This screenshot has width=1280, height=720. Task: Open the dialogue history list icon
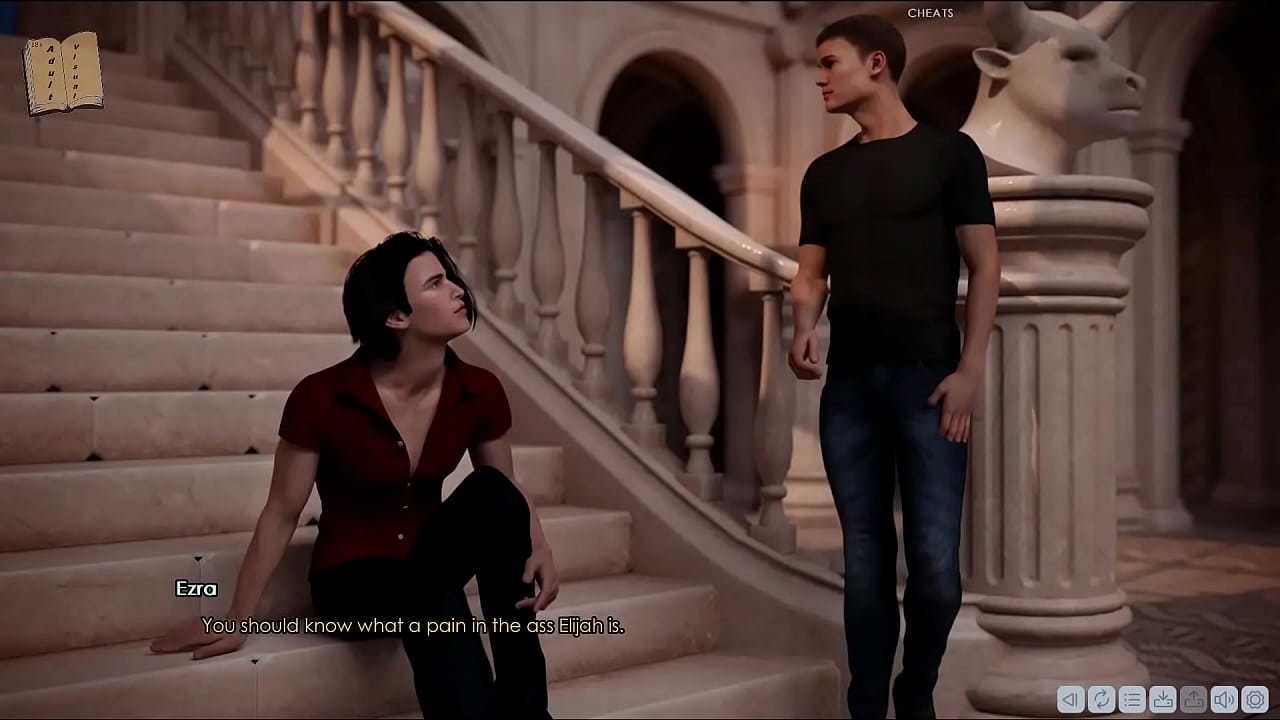point(1133,700)
